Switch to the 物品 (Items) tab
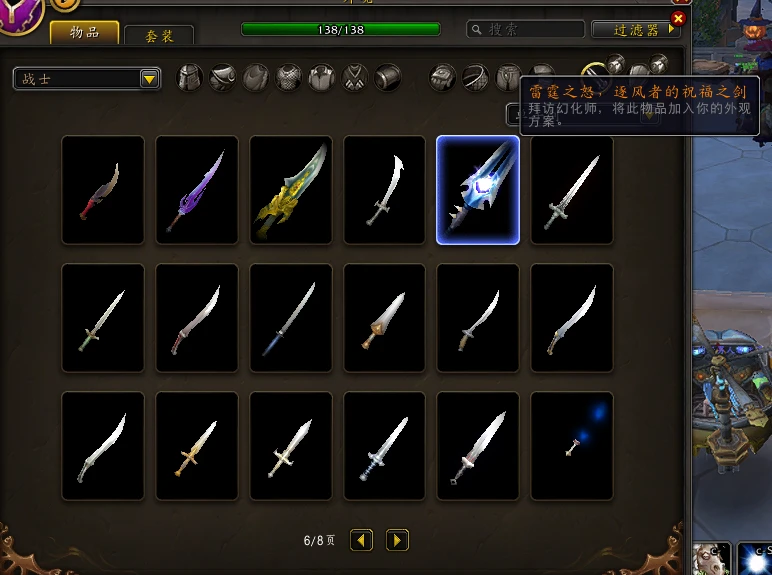Viewport: 772px width, 575px height. 84,33
